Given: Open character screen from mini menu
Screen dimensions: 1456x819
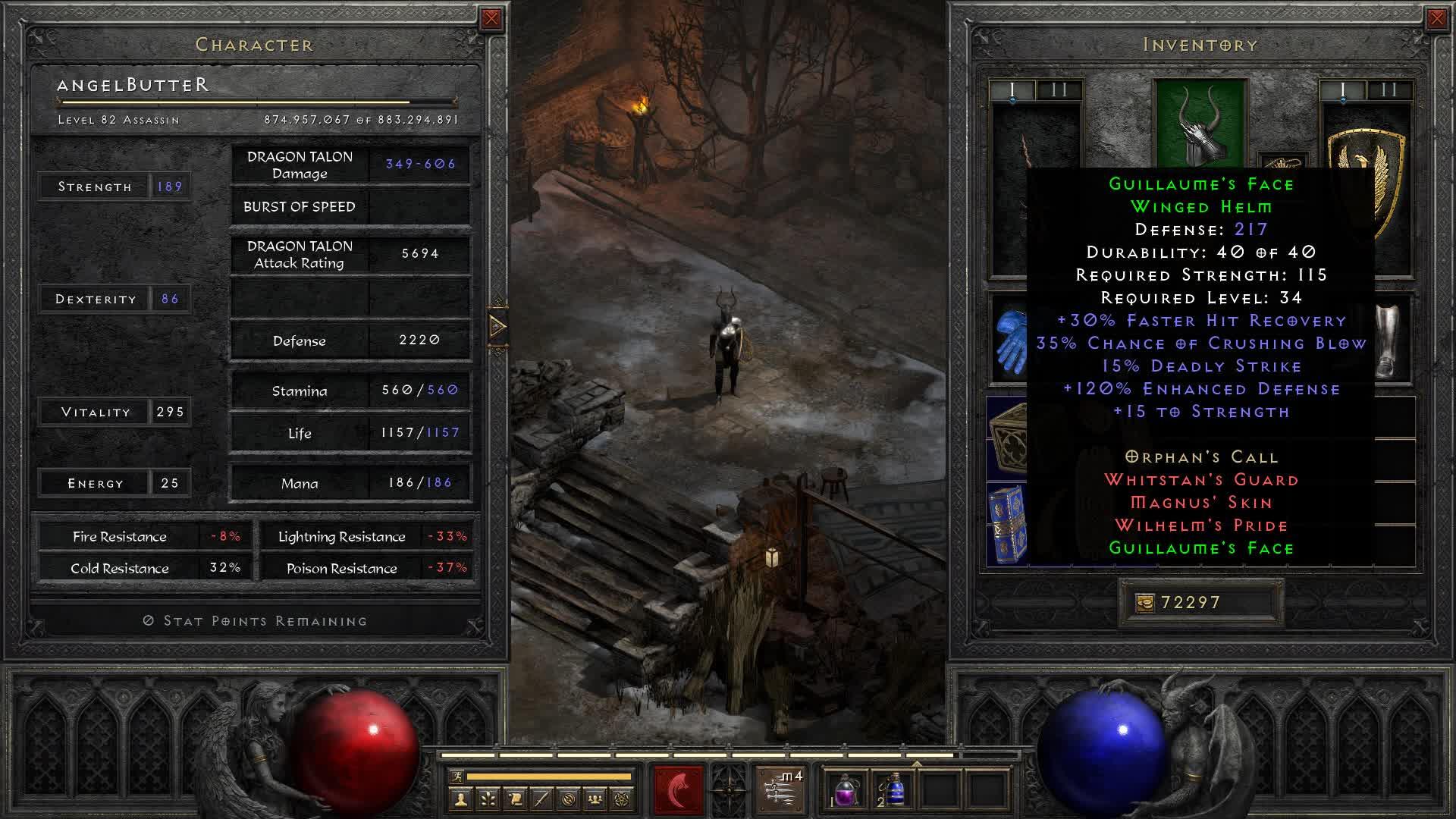Looking at the screenshot, I should 460,799.
